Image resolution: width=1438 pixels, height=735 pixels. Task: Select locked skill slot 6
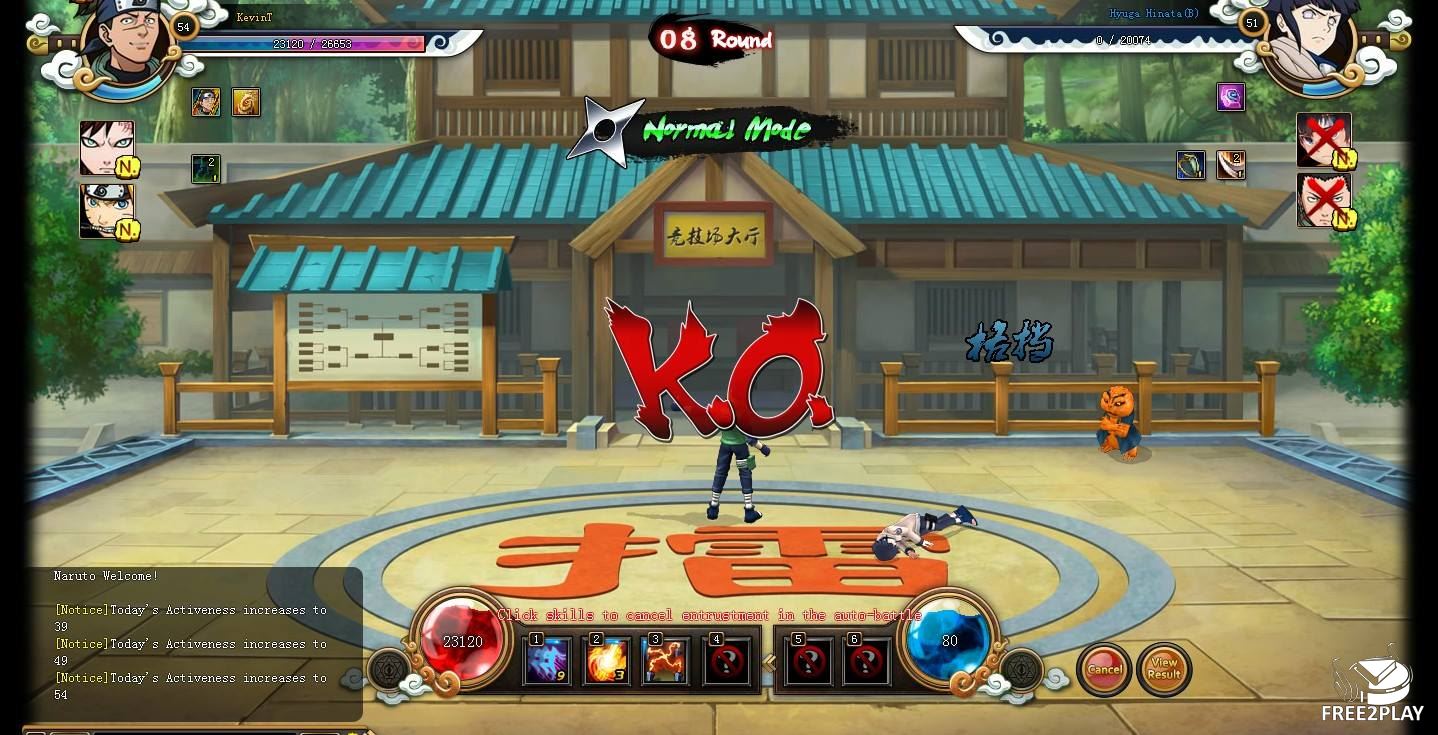[866, 661]
